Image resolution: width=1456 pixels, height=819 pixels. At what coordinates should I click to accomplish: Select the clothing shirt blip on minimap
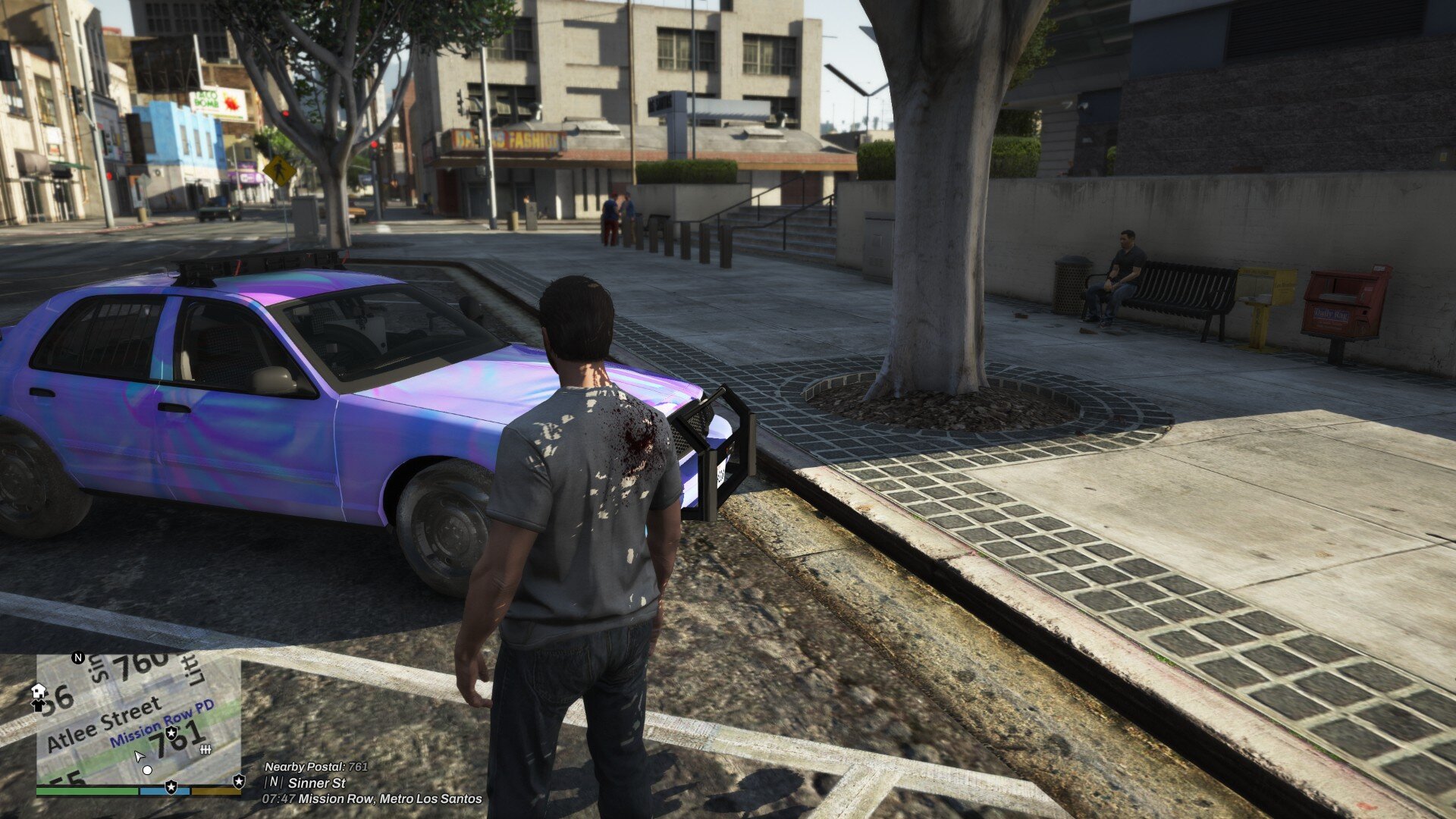point(39,705)
